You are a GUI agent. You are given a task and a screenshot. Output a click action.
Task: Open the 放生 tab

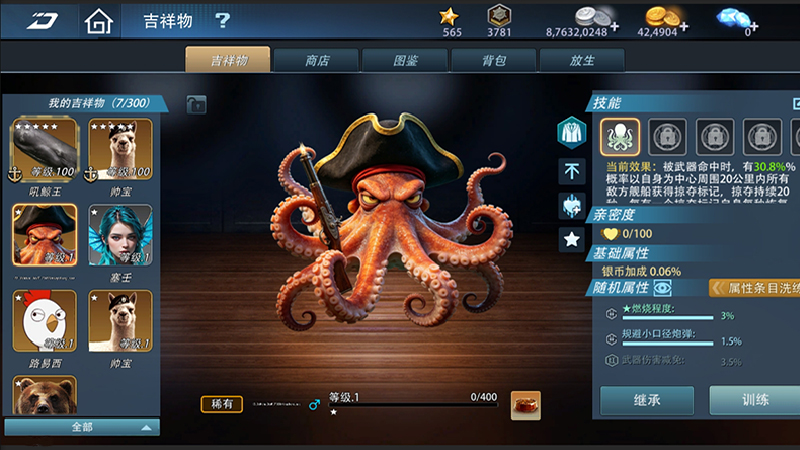[x=581, y=60]
